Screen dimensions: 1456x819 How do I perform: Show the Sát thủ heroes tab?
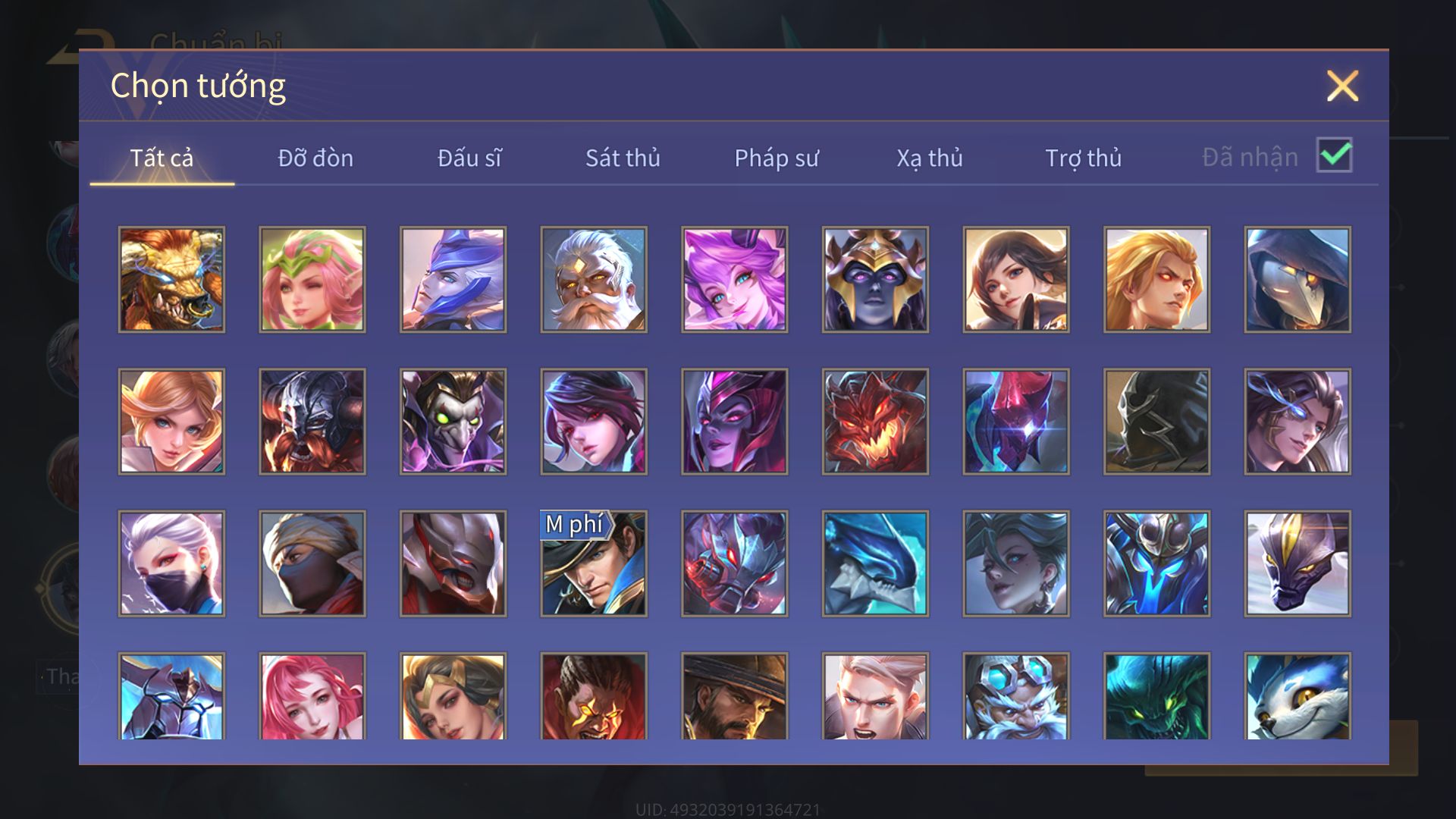click(623, 158)
